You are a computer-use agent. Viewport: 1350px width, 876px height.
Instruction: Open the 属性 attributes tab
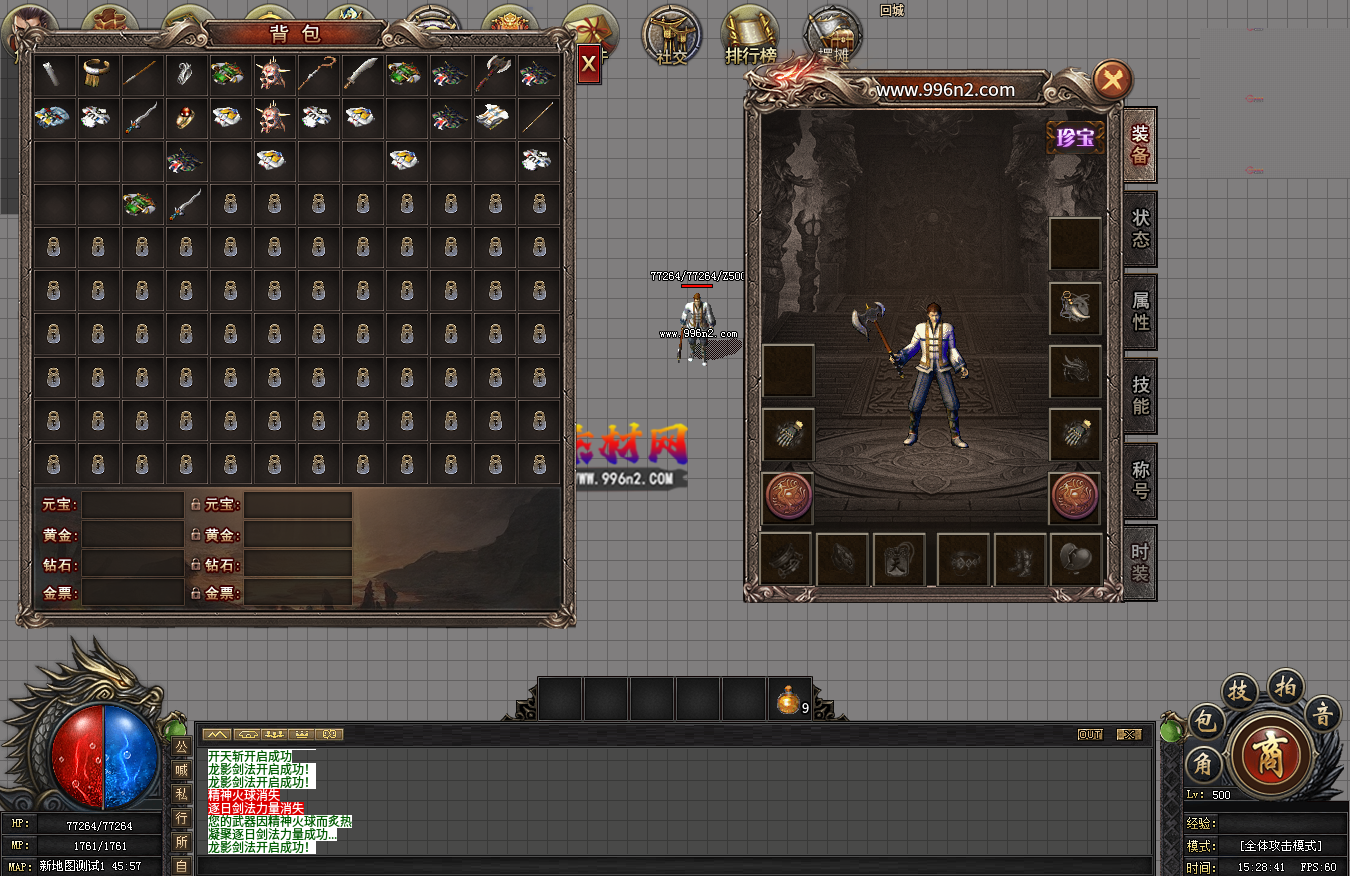[1140, 311]
